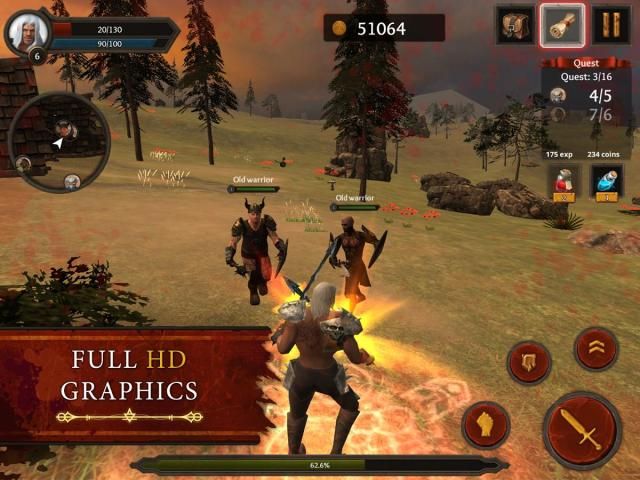
Task: Raise the shield block ability
Action: (x=529, y=362)
